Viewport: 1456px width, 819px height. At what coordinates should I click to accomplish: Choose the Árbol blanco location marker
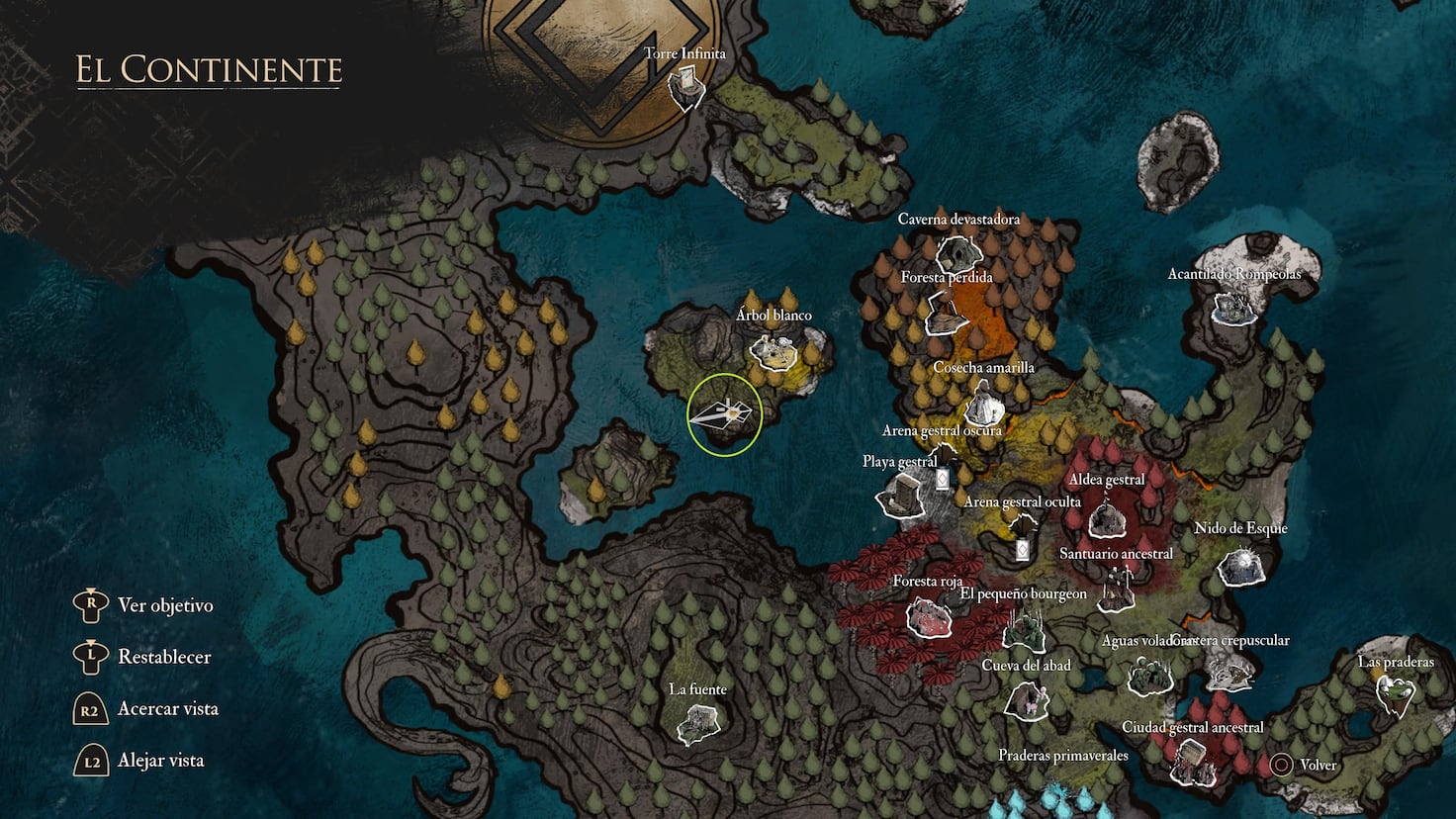coord(773,351)
